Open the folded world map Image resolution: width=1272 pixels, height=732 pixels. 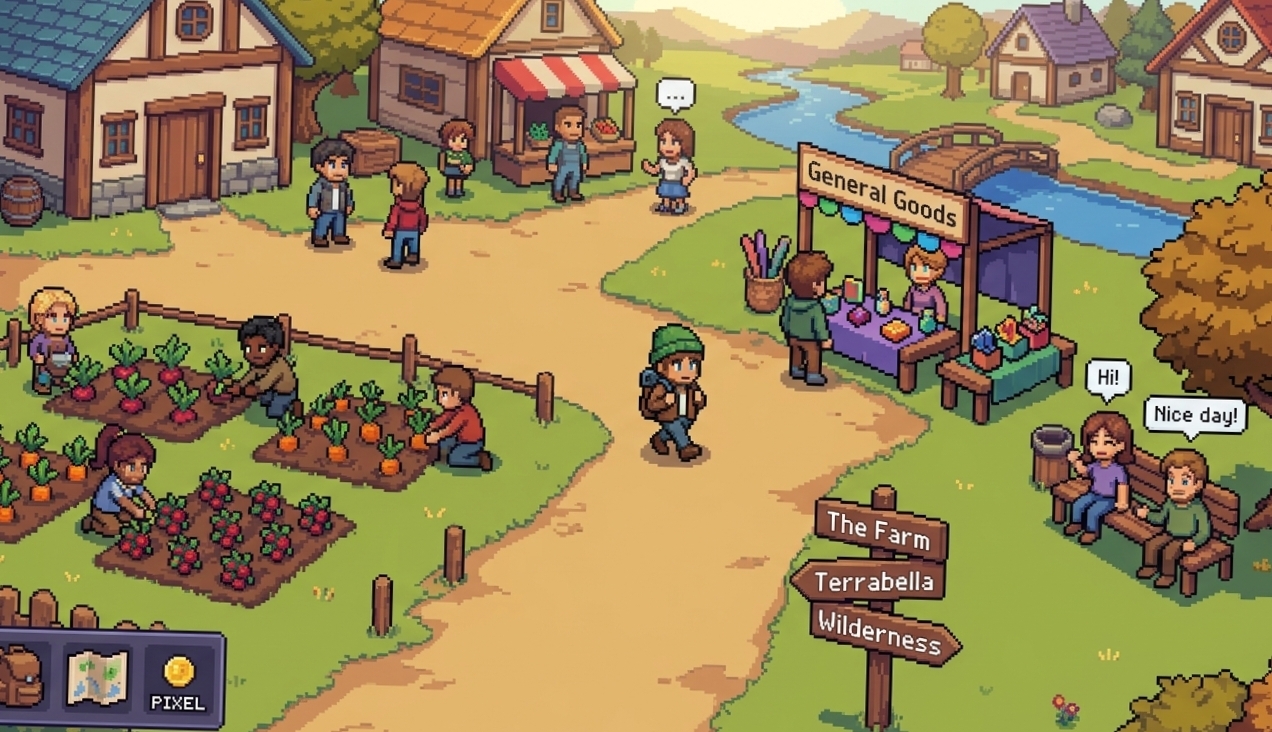click(97, 677)
